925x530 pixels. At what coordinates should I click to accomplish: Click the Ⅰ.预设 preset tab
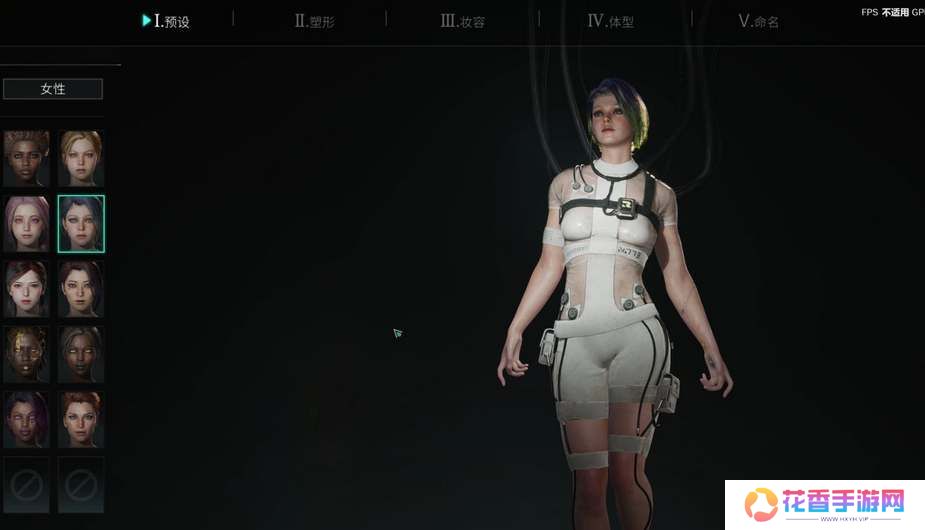[166, 21]
